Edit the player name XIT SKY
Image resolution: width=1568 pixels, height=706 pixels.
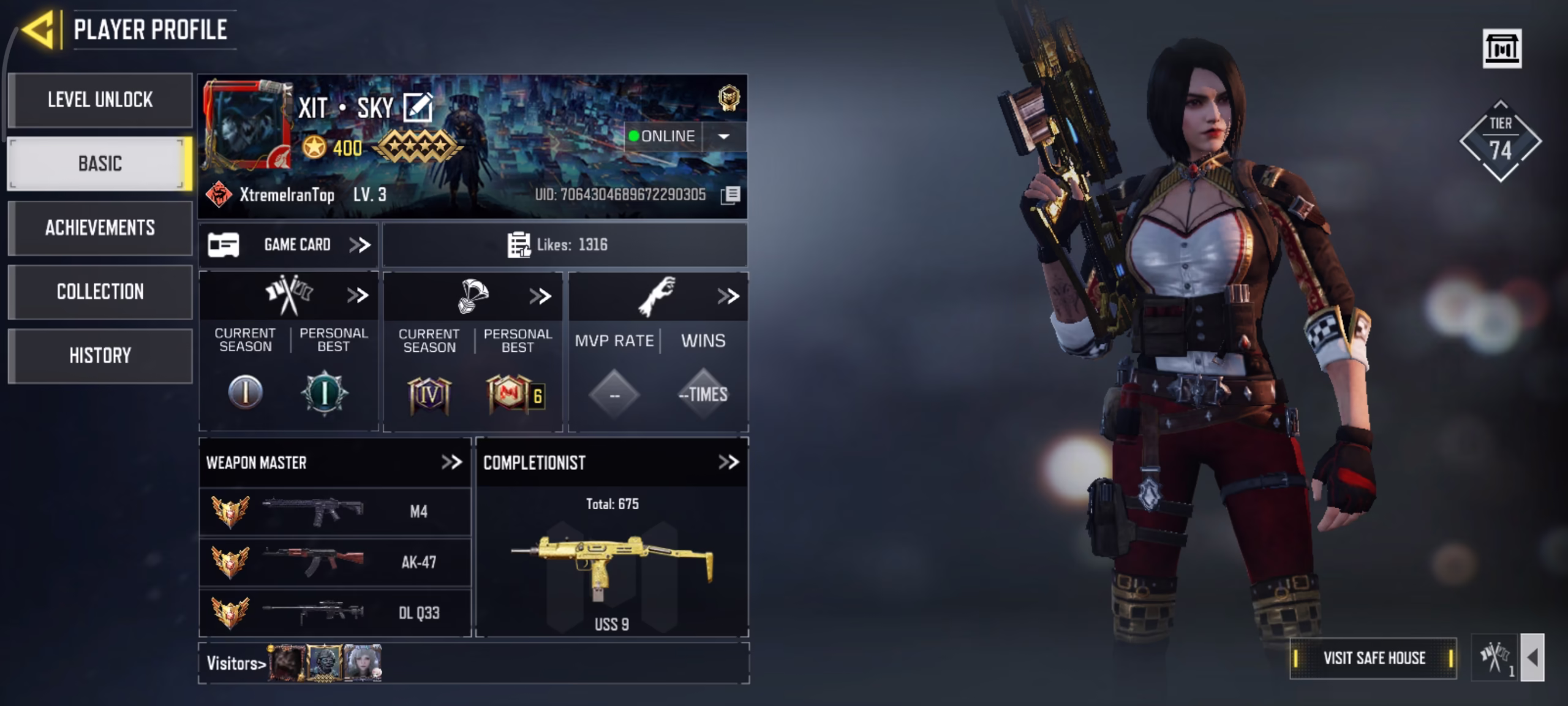click(x=418, y=108)
